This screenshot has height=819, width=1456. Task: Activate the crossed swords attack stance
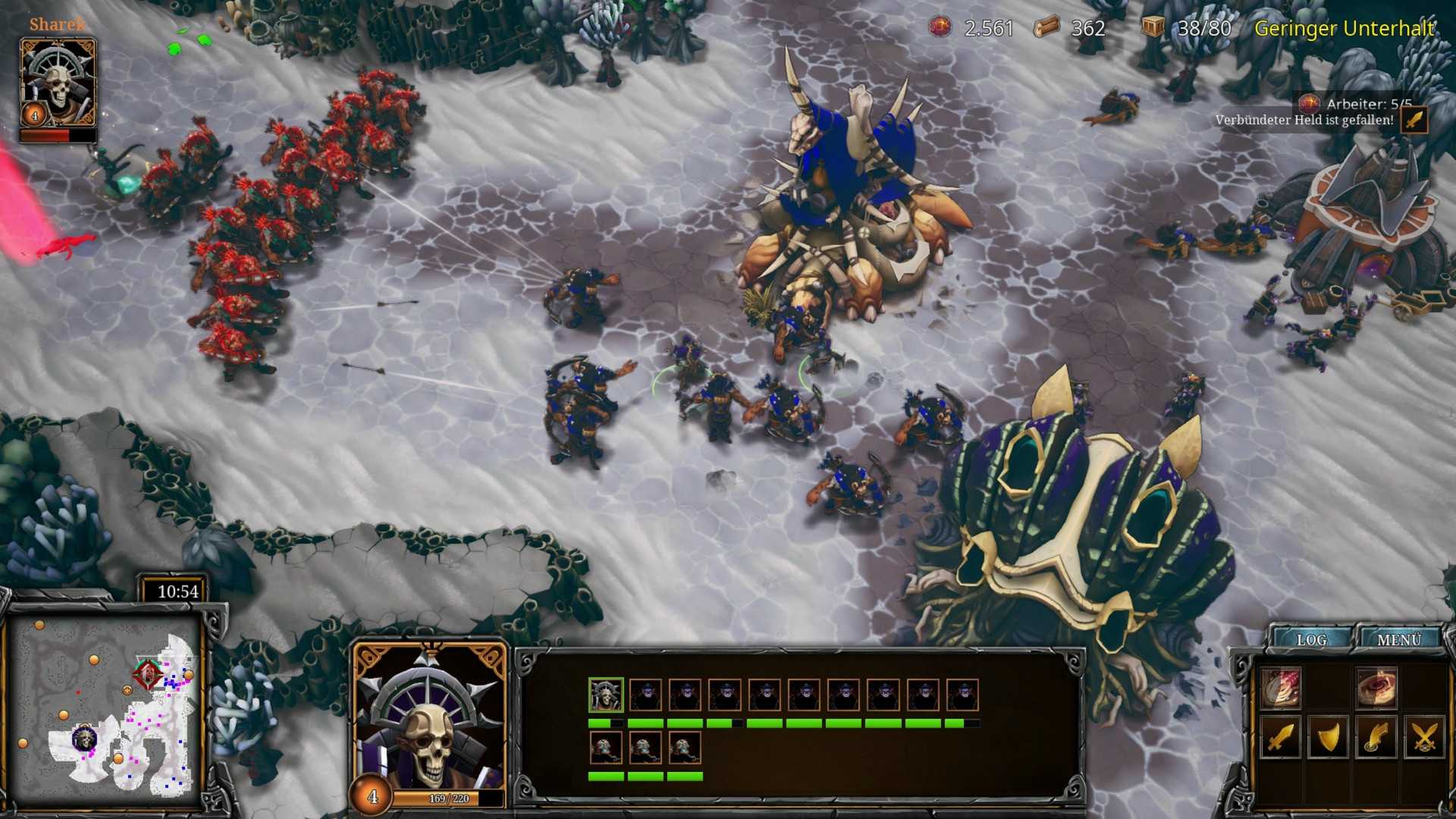point(1425,737)
